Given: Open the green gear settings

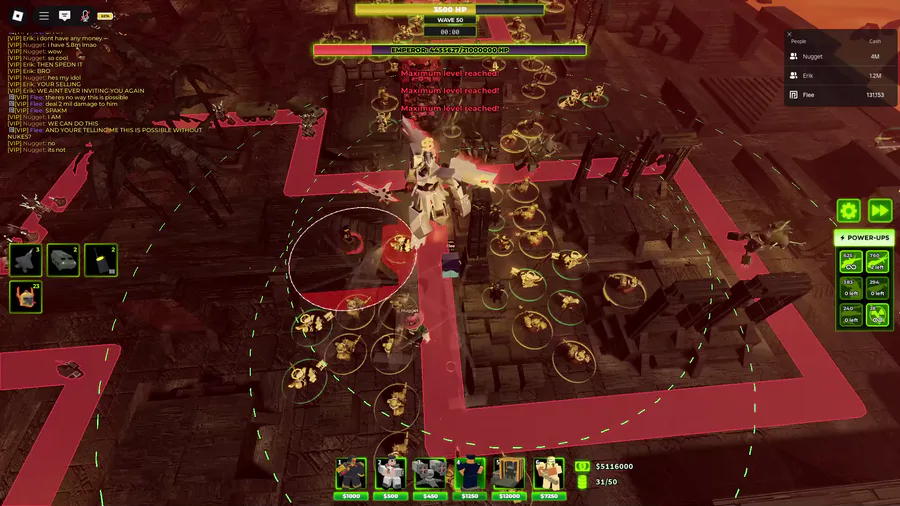Looking at the screenshot, I should tap(848, 211).
